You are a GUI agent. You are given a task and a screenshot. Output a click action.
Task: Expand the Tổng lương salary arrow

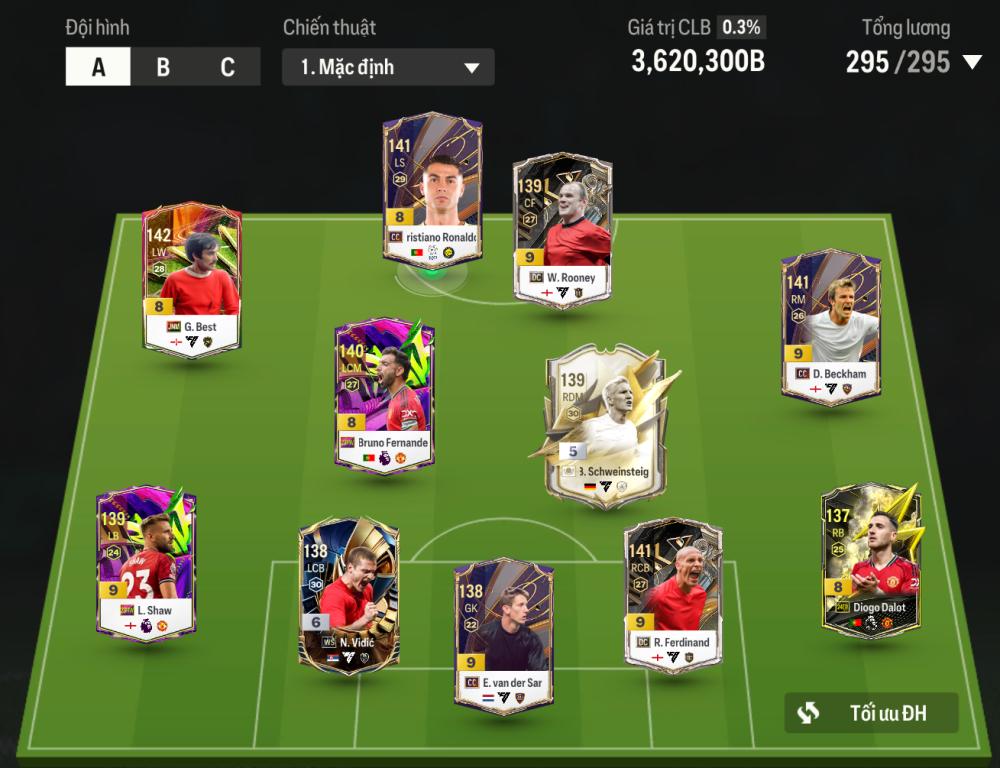pos(972,63)
